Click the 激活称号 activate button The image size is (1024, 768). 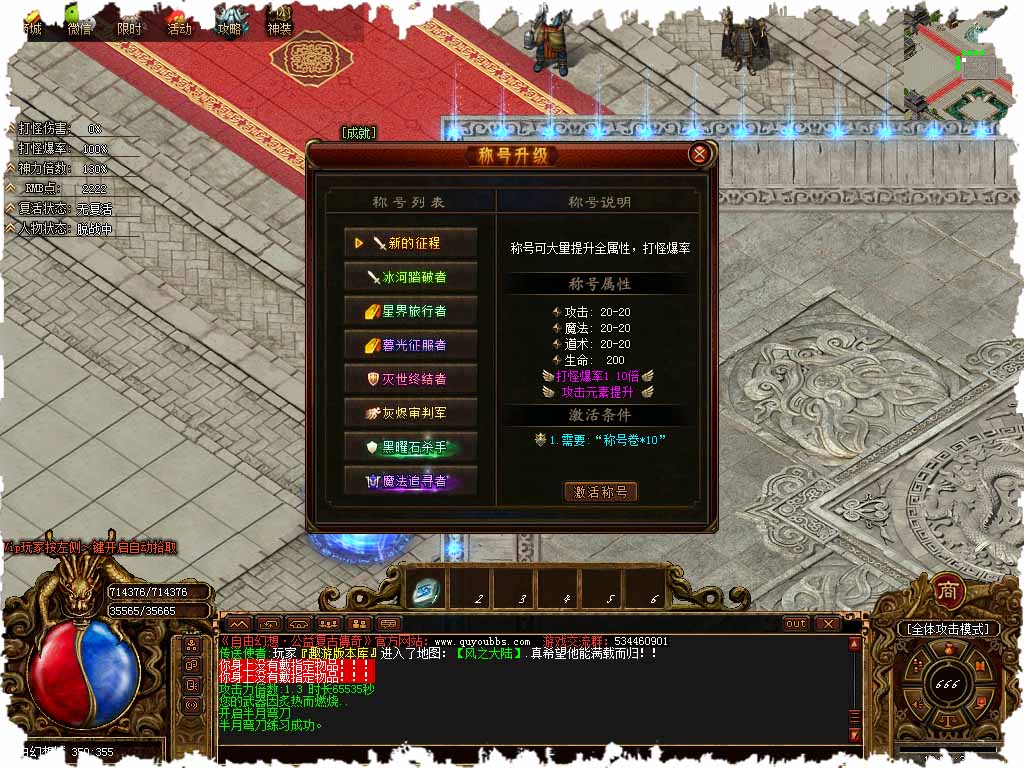pyautogui.click(x=600, y=492)
